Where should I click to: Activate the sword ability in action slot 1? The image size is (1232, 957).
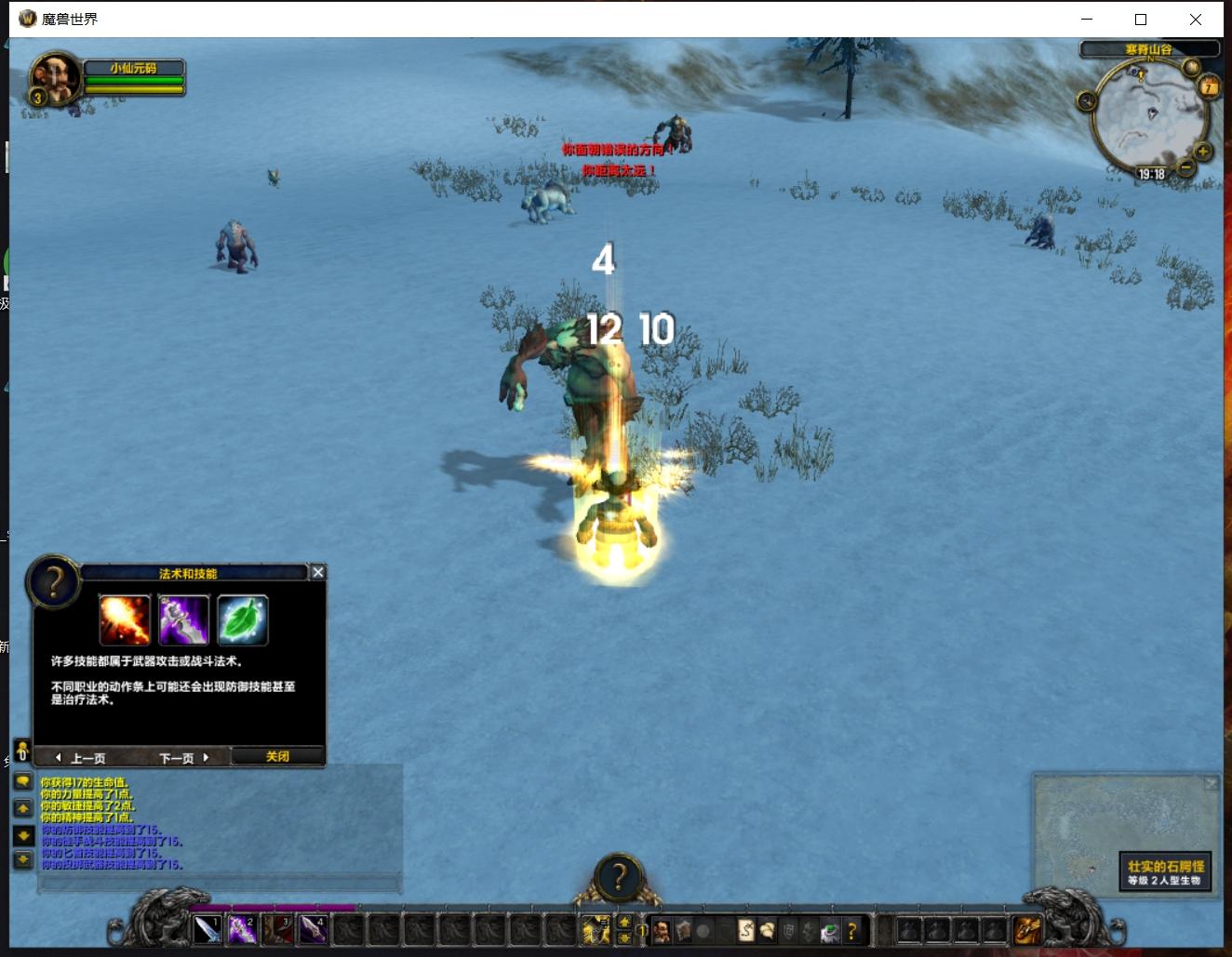pyautogui.click(x=207, y=929)
